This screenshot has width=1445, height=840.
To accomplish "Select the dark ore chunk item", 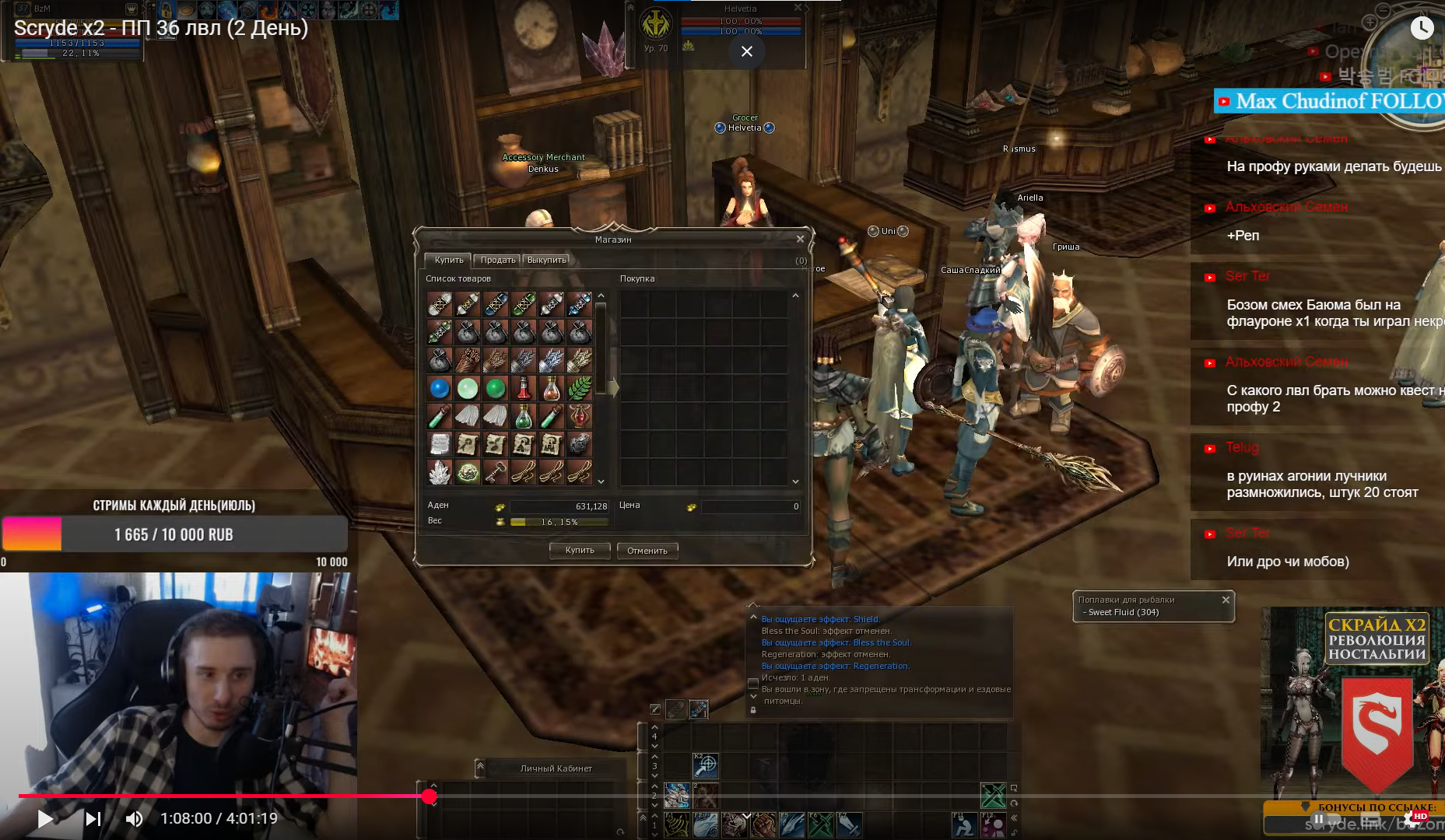I will click(x=580, y=444).
